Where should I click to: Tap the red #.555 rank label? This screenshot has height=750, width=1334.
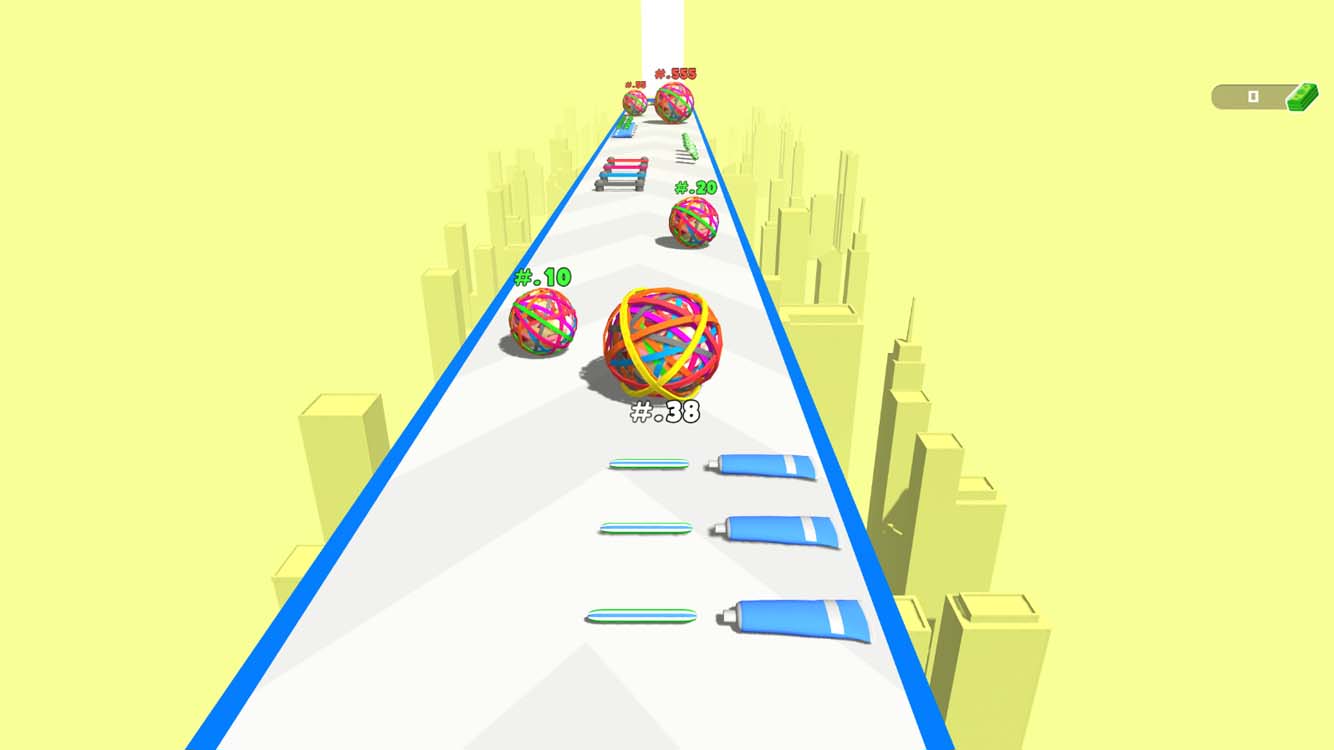point(674,75)
